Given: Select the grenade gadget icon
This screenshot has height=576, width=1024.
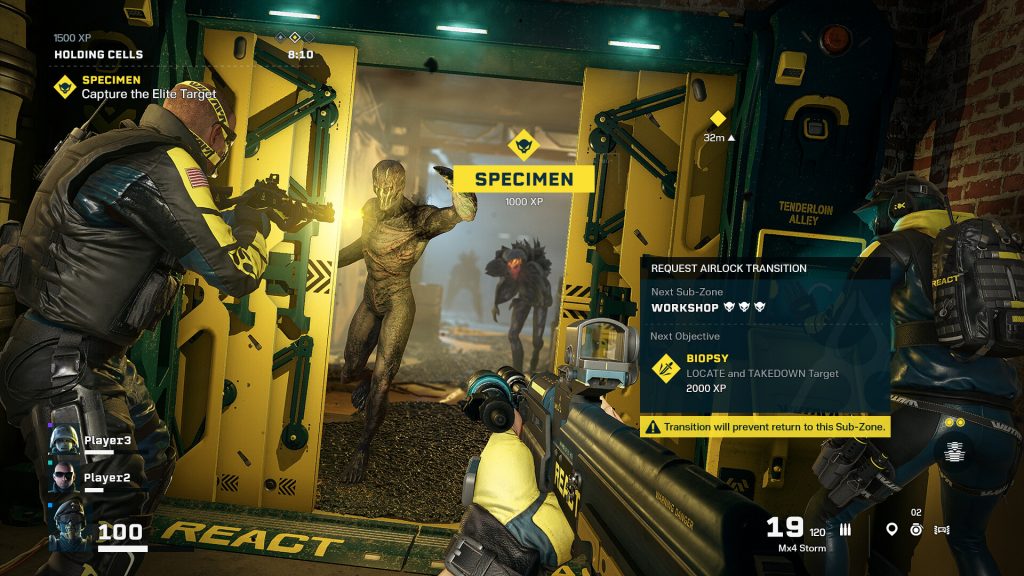Looking at the screenshot, I should (x=916, y=530).
